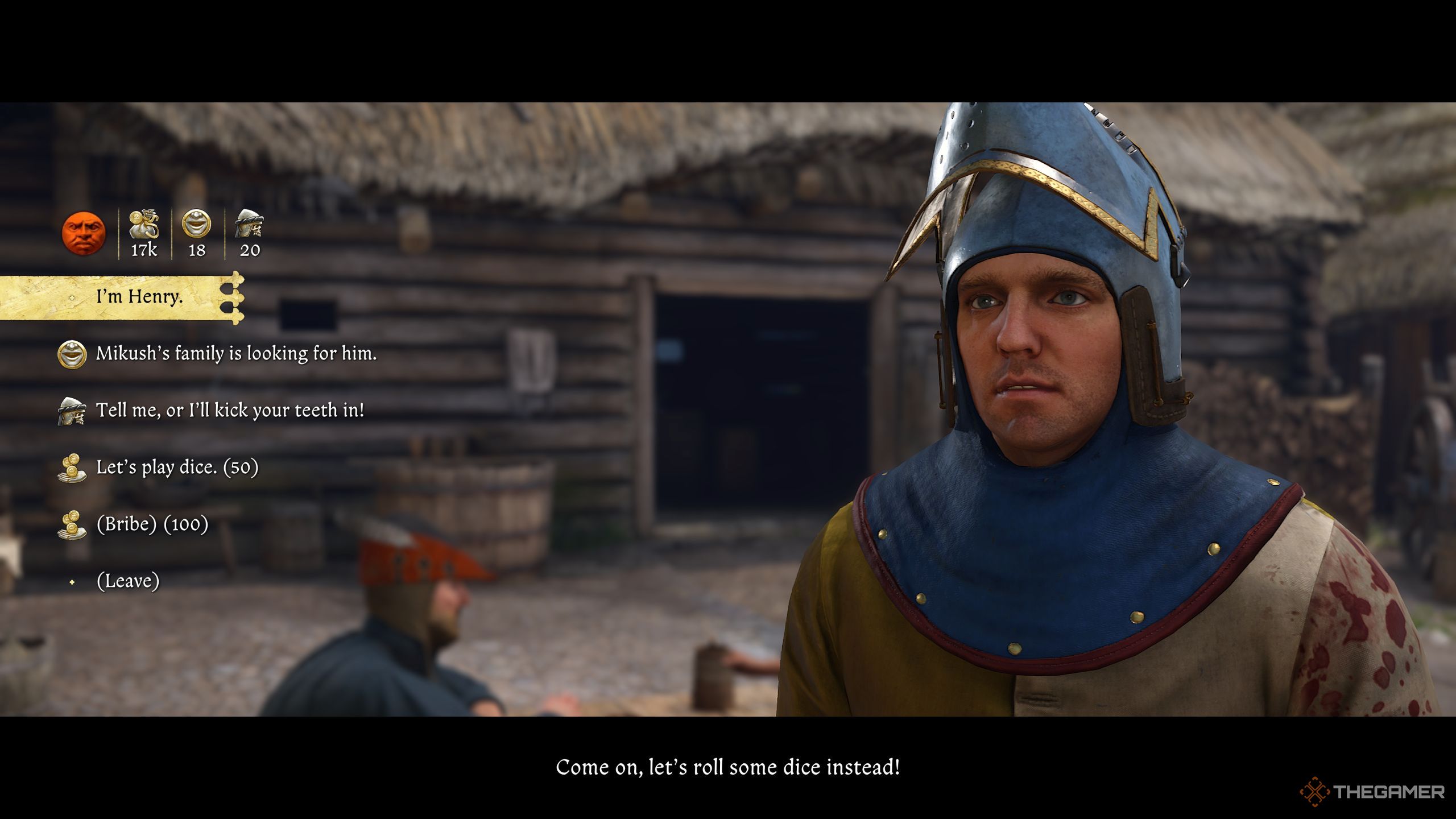The width and height of the screenshot is (1456, 819).
Task: Pick the threat "I'll kick your teeth in!"
Action: 230,411
